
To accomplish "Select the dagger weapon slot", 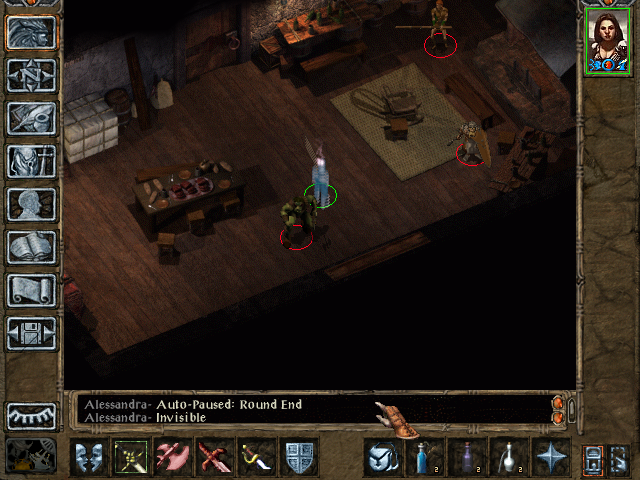I will (x=256, y=457).
